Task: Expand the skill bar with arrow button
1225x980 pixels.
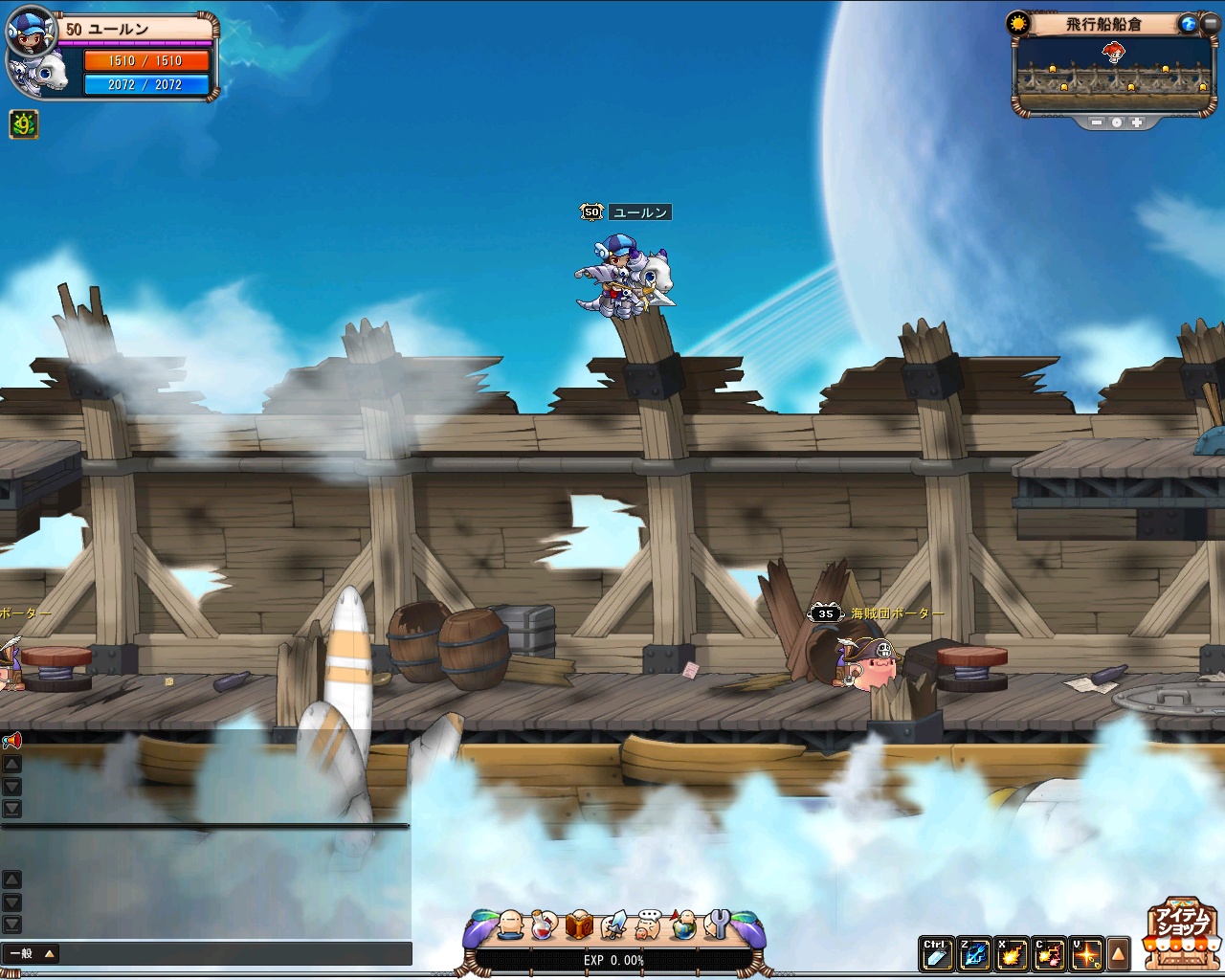Action: click(1118, 953)
